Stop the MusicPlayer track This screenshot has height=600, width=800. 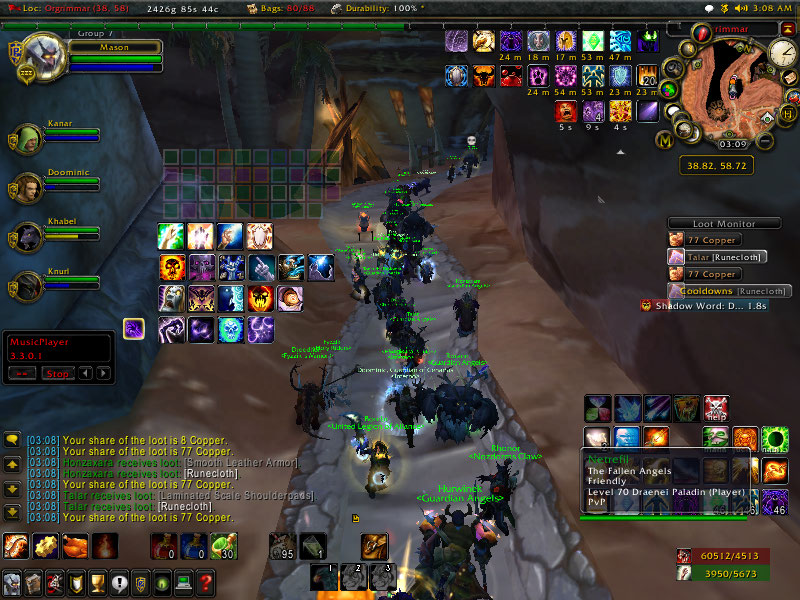click(57, 373)
